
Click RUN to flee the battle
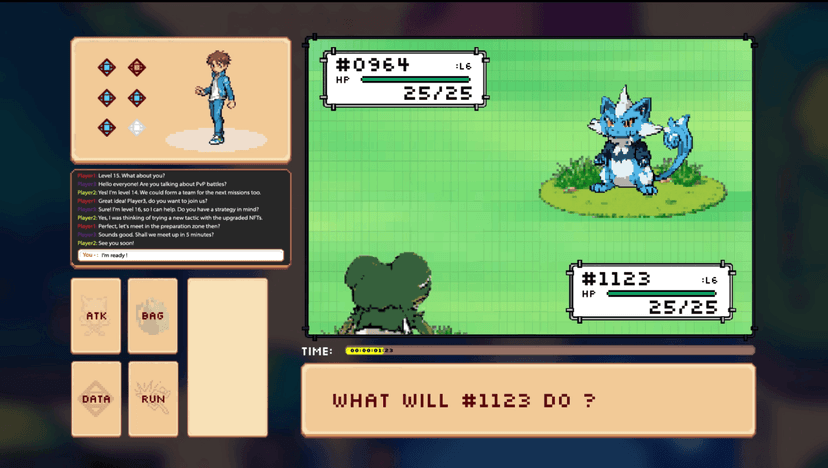pos(153,399)
